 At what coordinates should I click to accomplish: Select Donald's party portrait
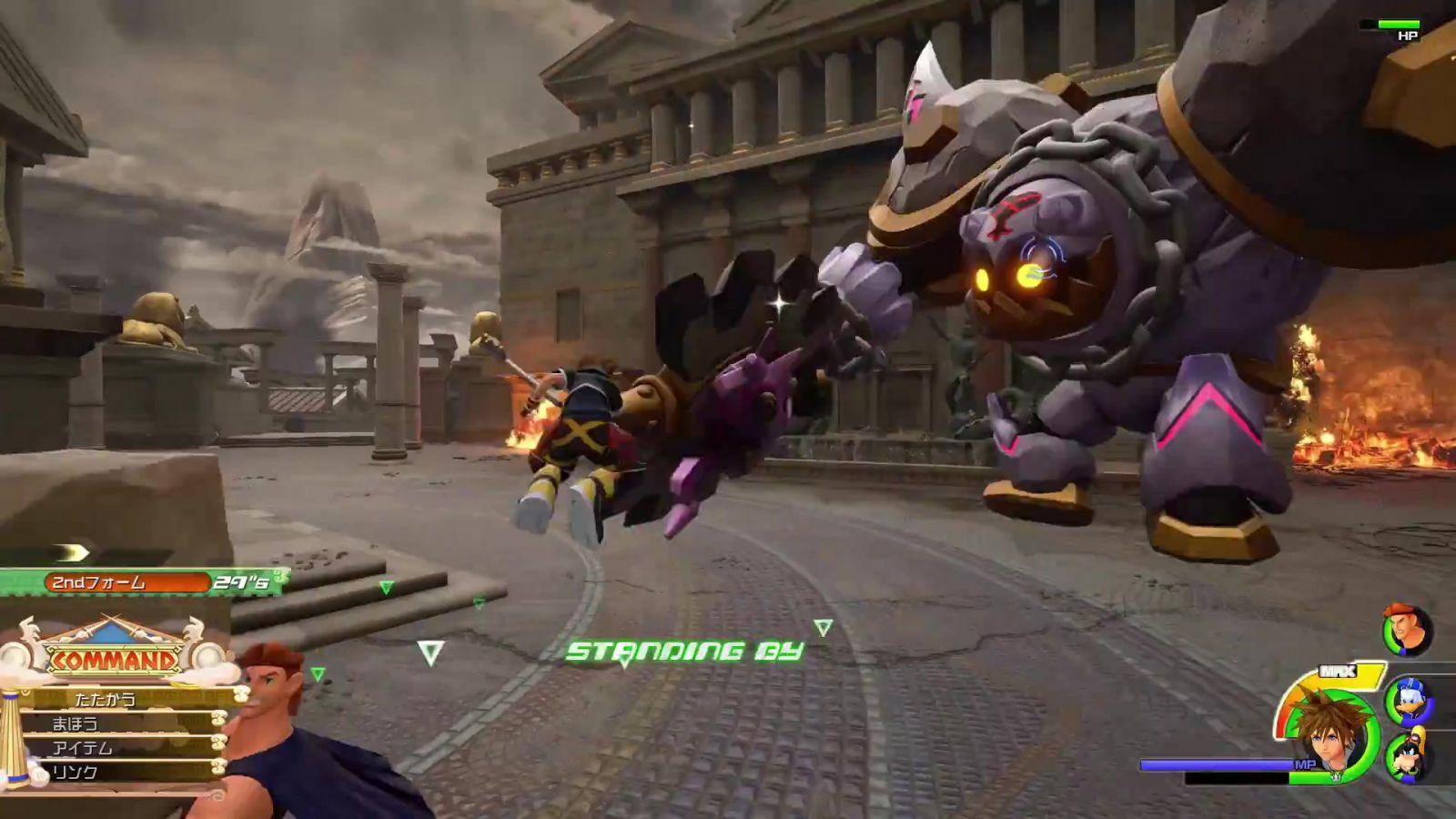click(x=1408, y=701)
